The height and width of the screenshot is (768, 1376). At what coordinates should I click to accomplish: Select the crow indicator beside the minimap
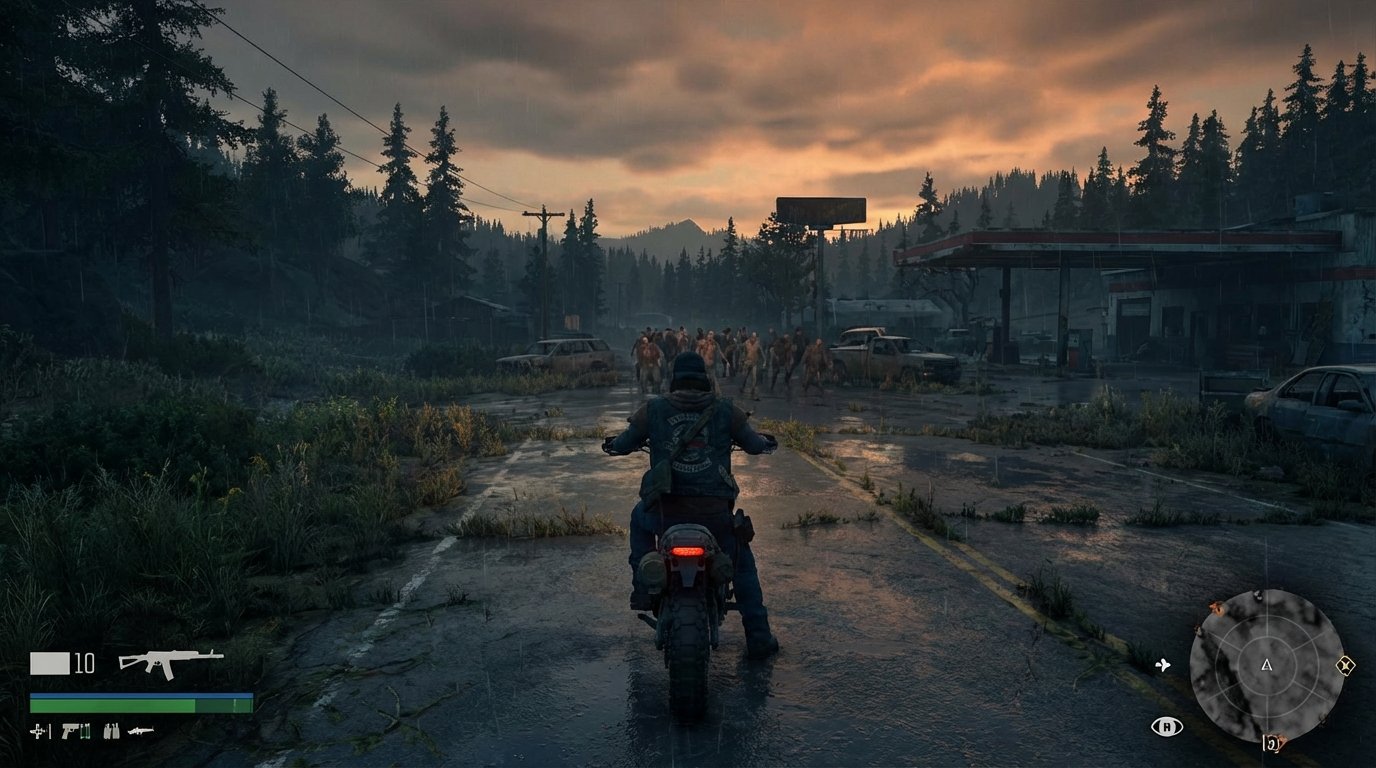tap(1163, 665)
